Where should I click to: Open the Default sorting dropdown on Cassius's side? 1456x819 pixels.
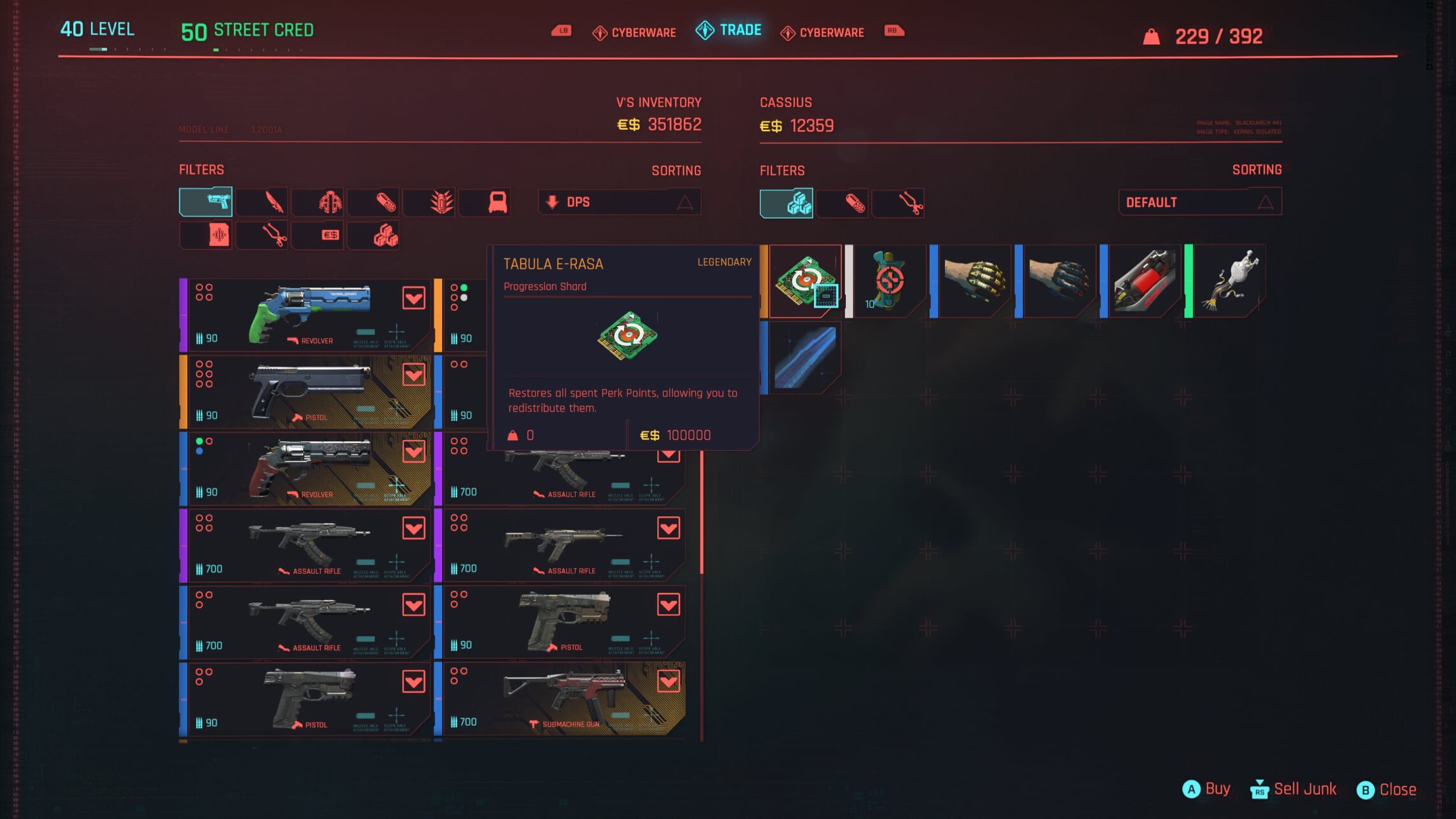click(x=1199, y=201)
